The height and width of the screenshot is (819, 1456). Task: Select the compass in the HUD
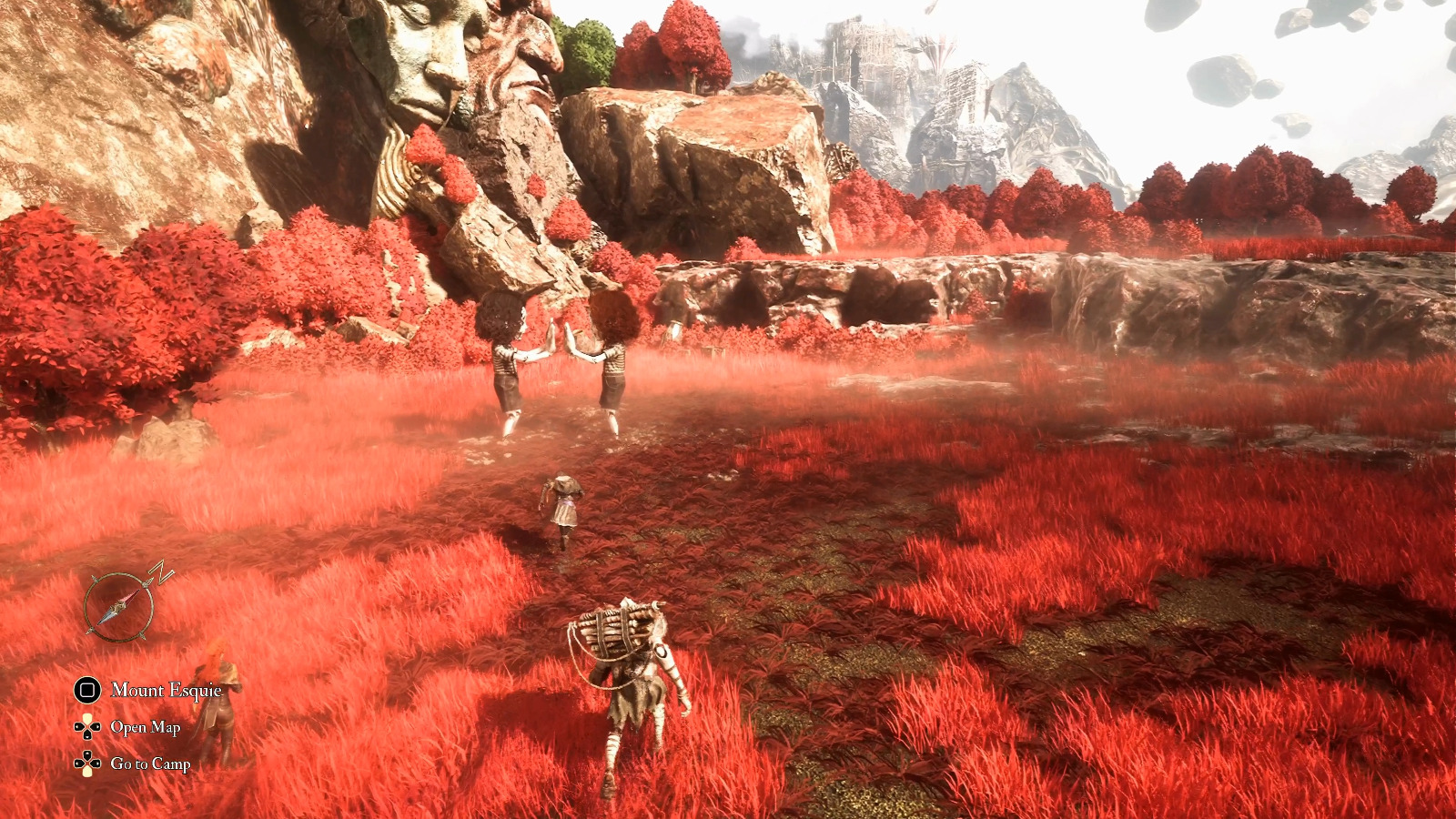(118, 604)
